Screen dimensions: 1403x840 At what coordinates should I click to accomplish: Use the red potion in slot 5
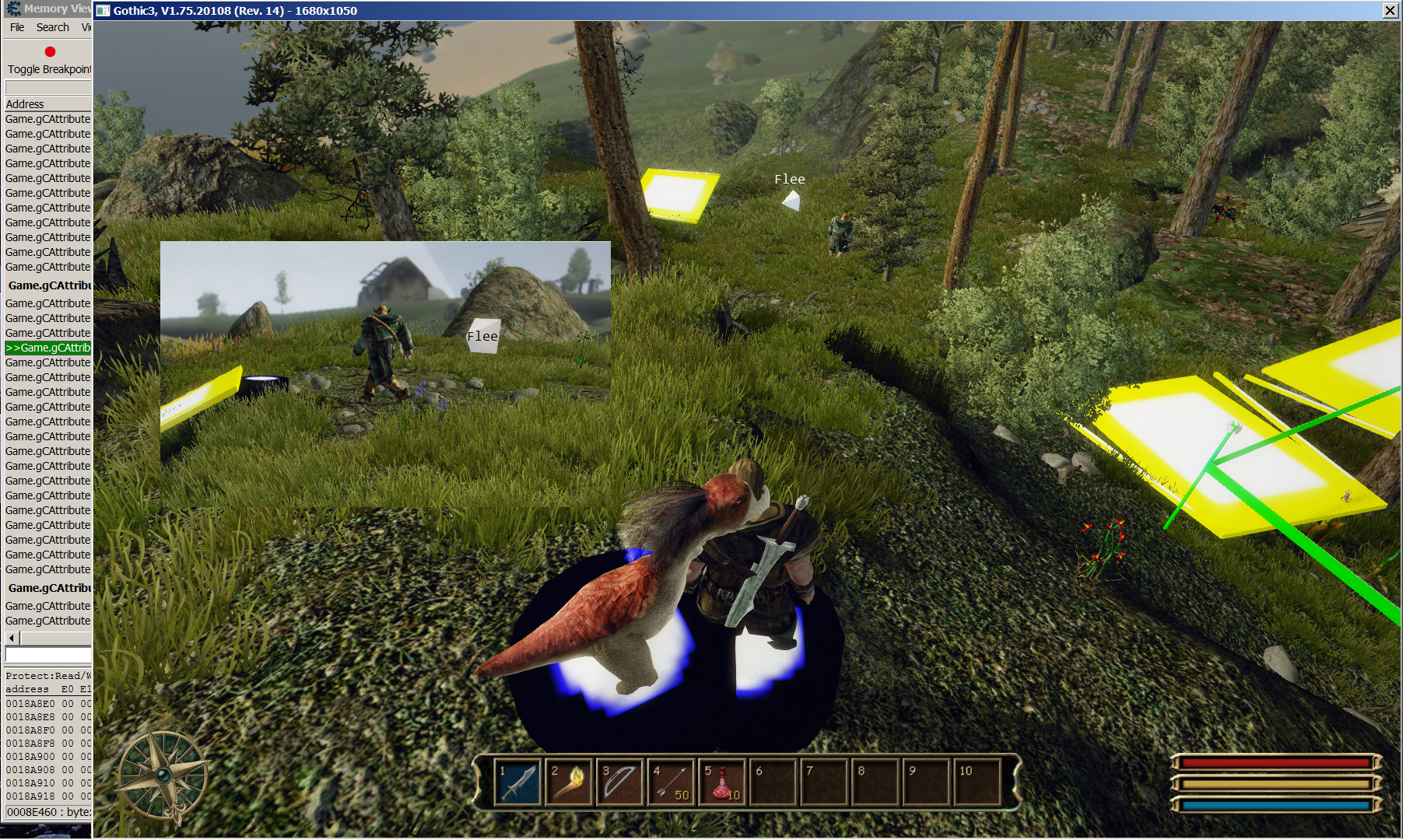(722, 782)
